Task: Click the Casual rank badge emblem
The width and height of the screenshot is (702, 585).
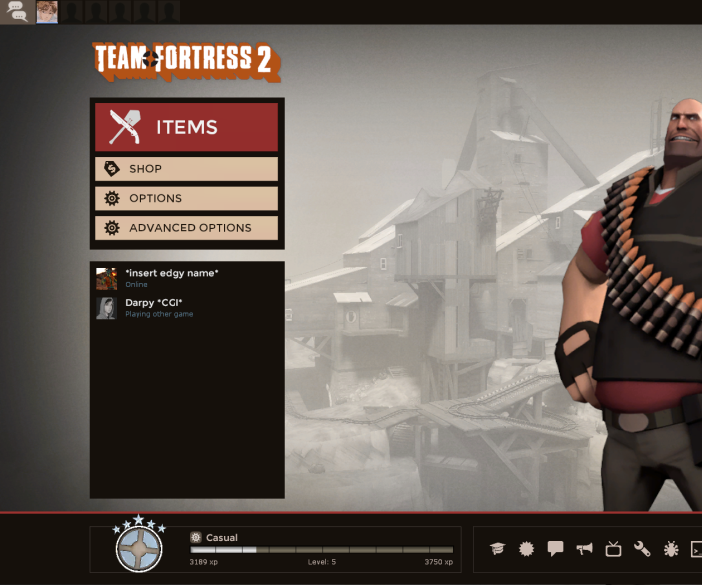Action: click(139, 548)
